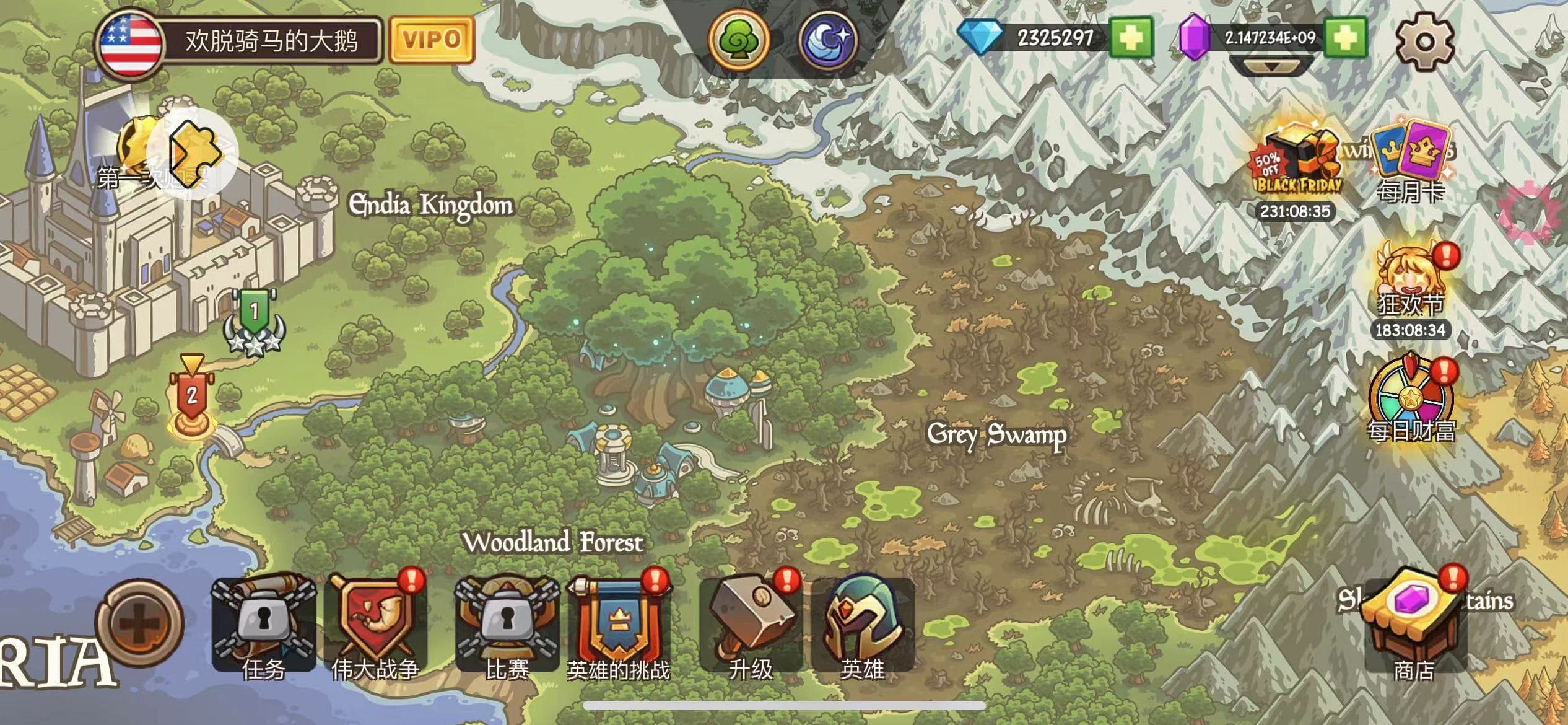Open the settings gear menu

click(x=1424, y=41)
